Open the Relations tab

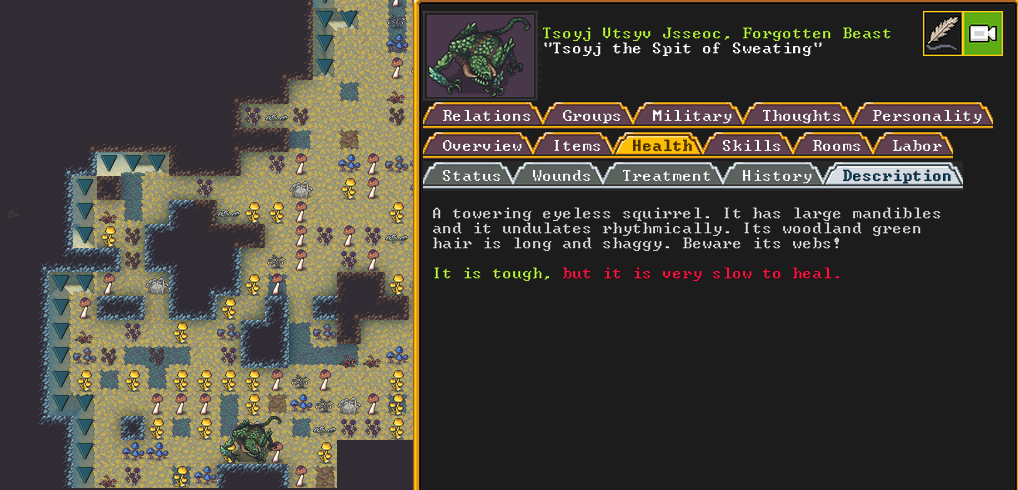click(x=486, y=116)
